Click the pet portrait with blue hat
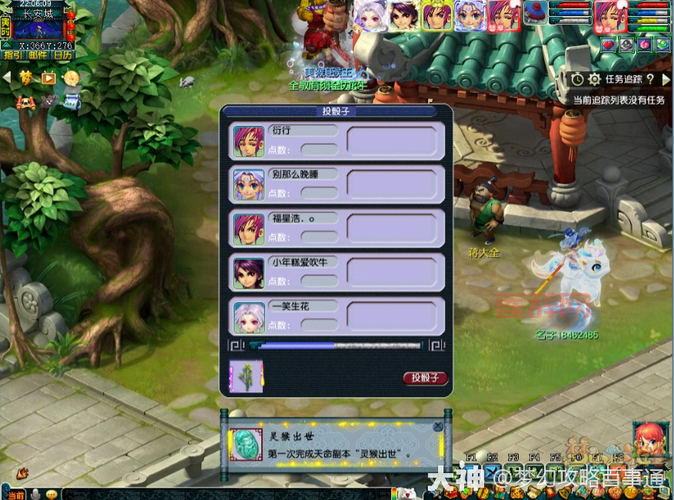674x500 pixels. [538, 12]
